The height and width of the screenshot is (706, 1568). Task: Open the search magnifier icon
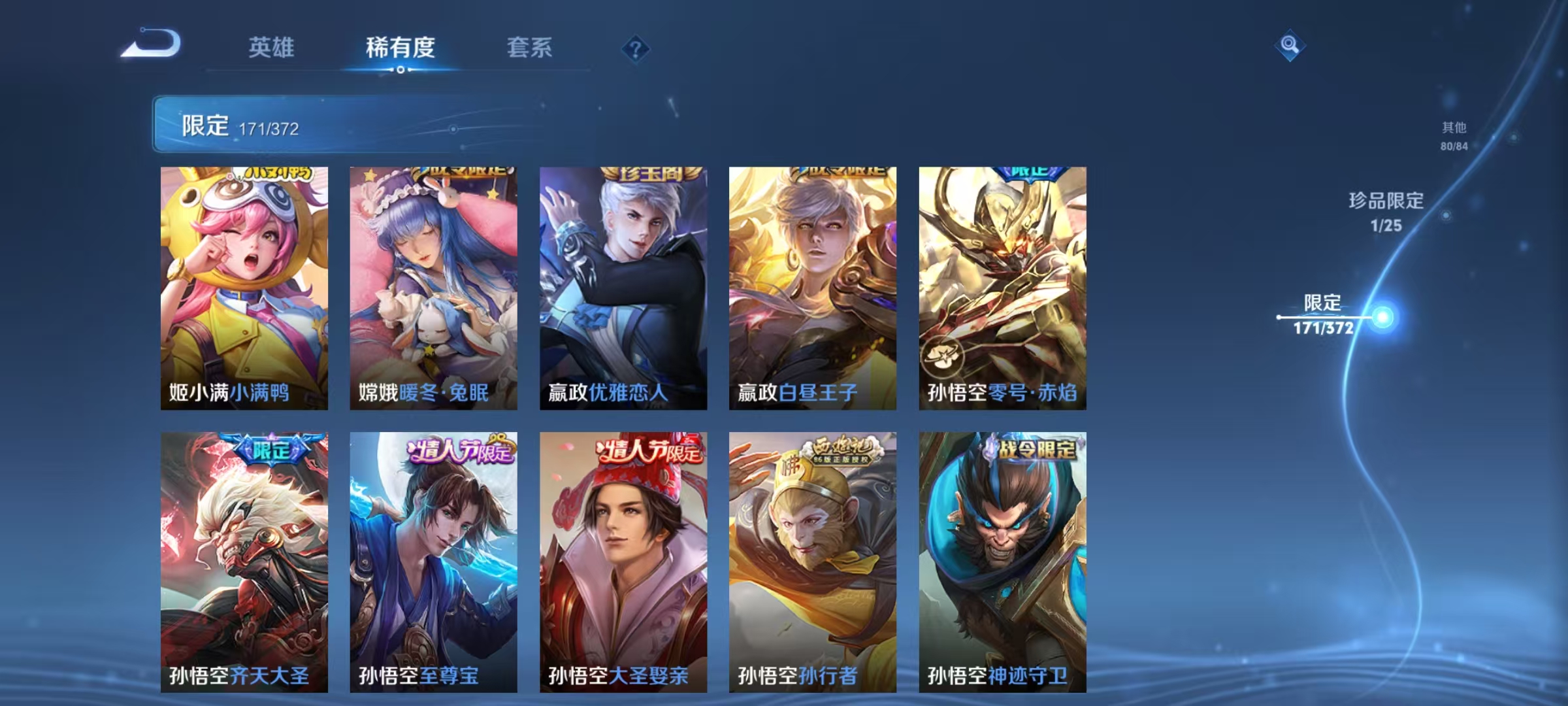(x=1289, y=46)
